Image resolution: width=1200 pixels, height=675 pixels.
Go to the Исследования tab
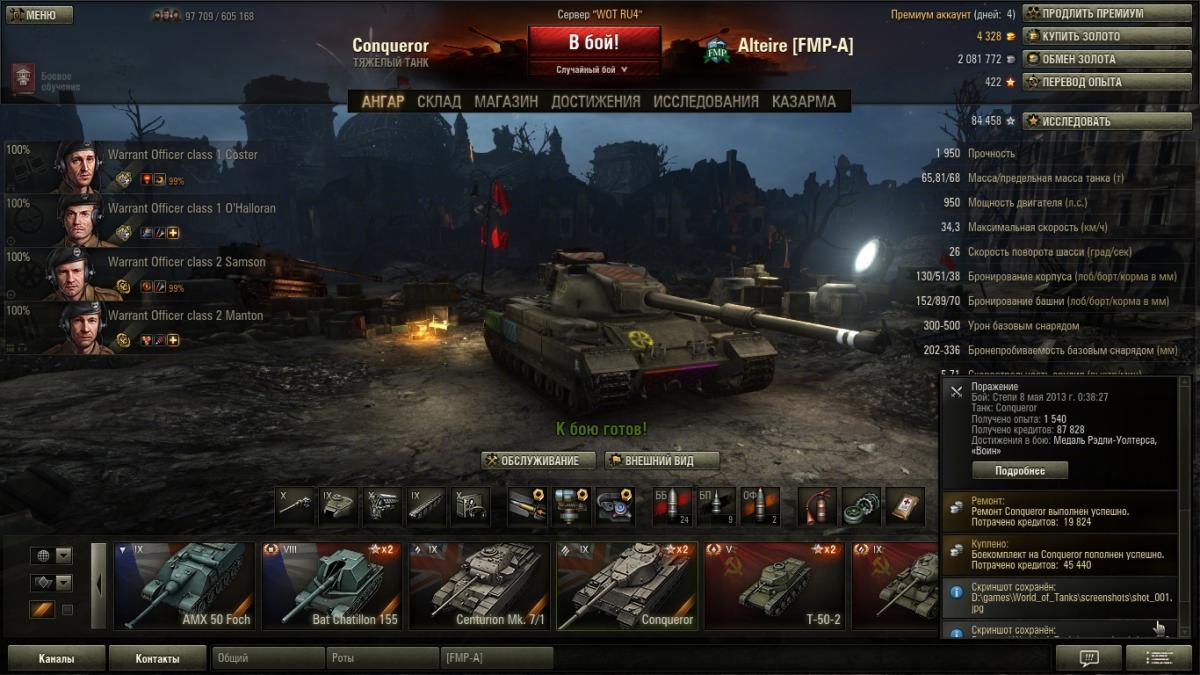pos(706,101)
